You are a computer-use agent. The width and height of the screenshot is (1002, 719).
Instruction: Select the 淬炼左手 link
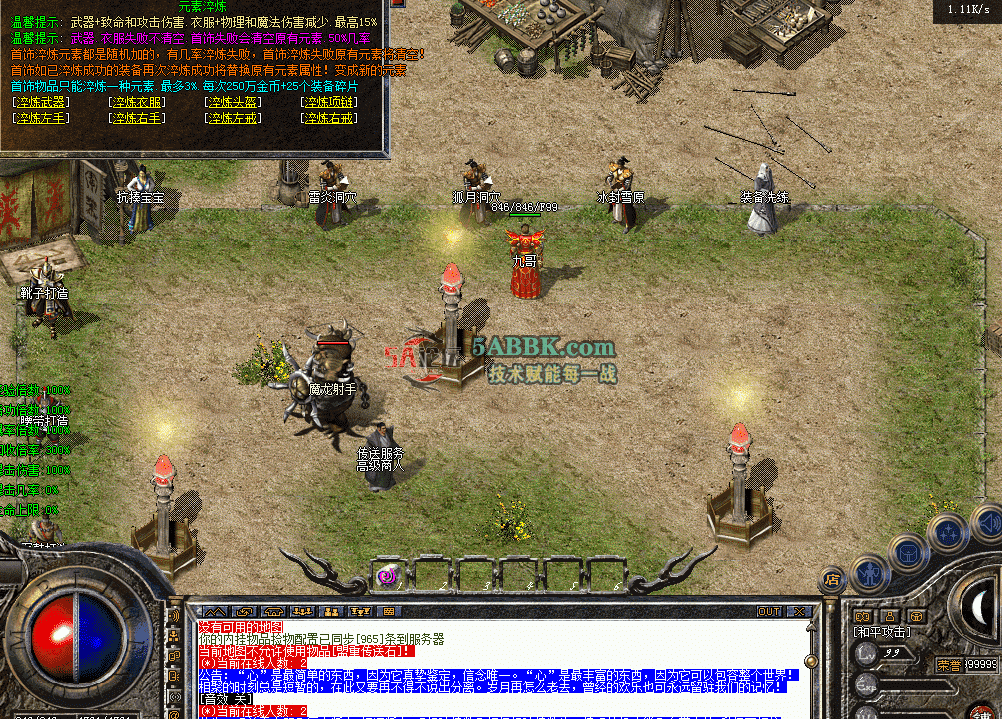tap(42, 118)
